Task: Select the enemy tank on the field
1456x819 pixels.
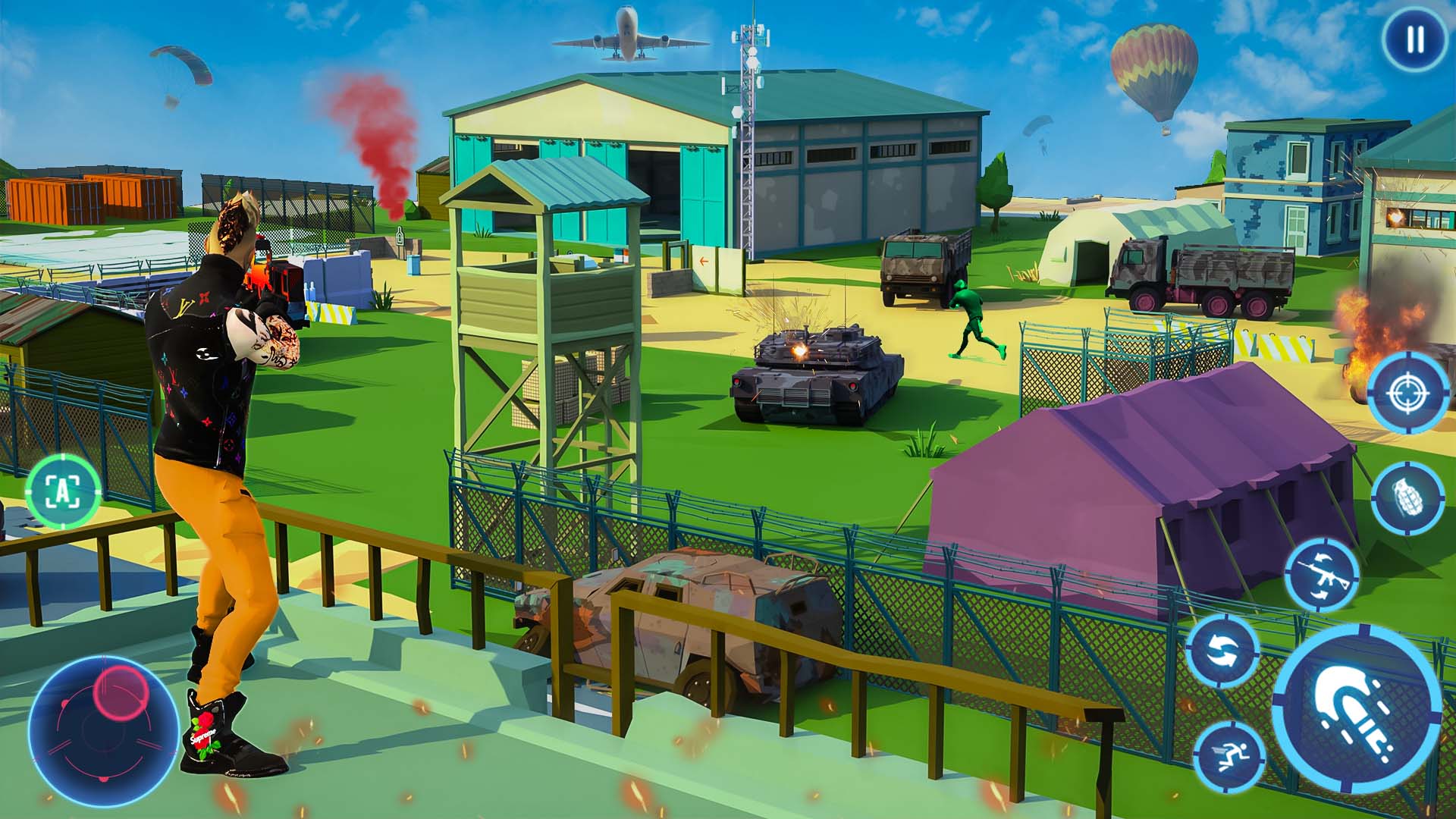Action: (x=811, y=372)
